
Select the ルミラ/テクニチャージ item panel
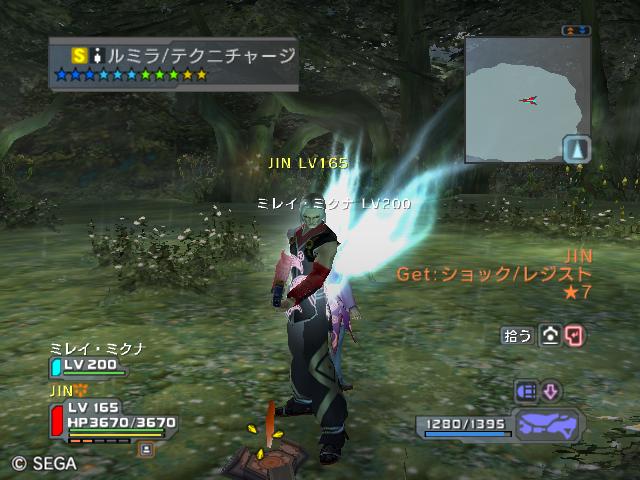[173, 63]
